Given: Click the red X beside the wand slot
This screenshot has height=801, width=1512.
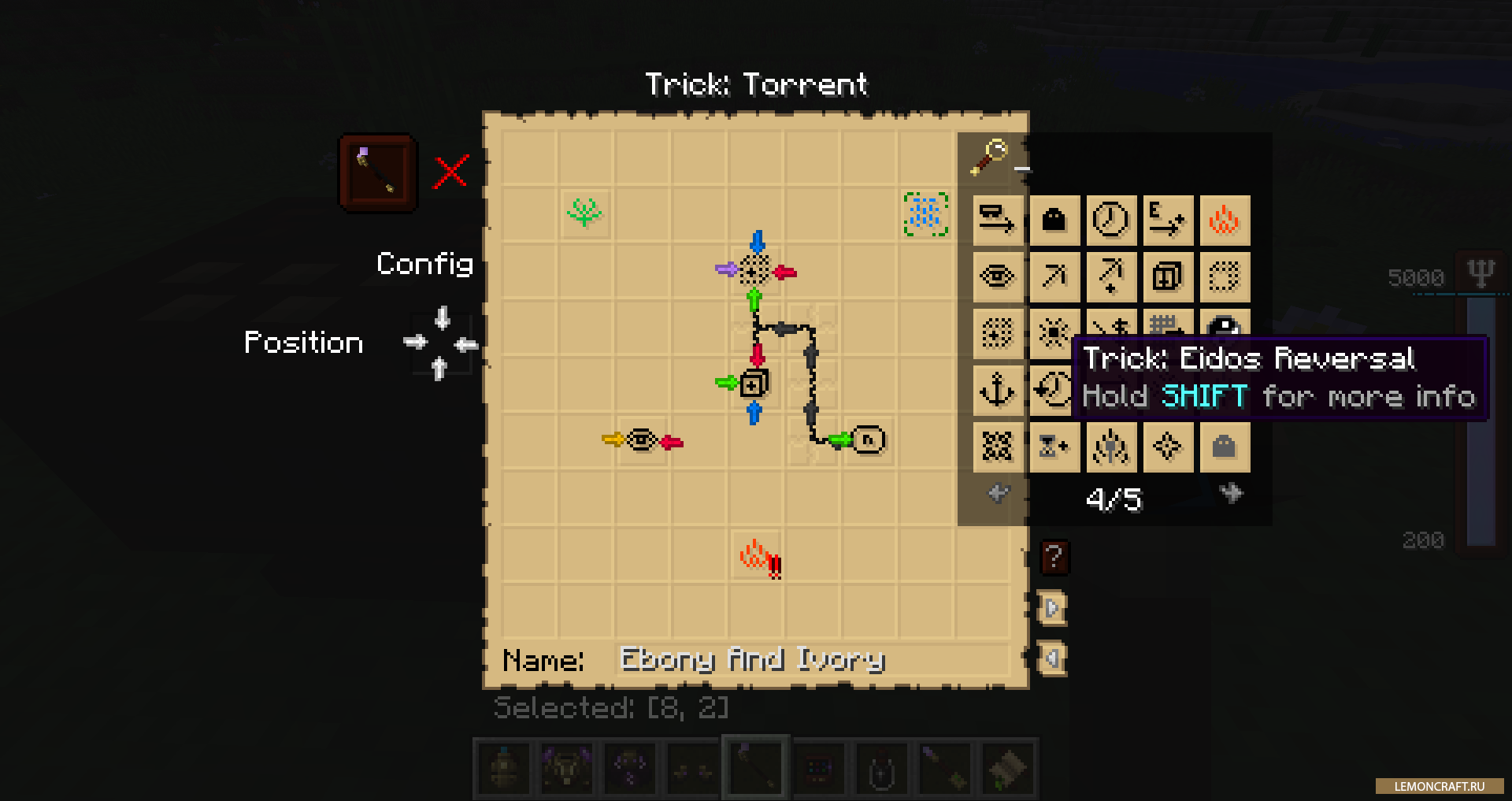Looking at the screenshot, I should 451,172.
